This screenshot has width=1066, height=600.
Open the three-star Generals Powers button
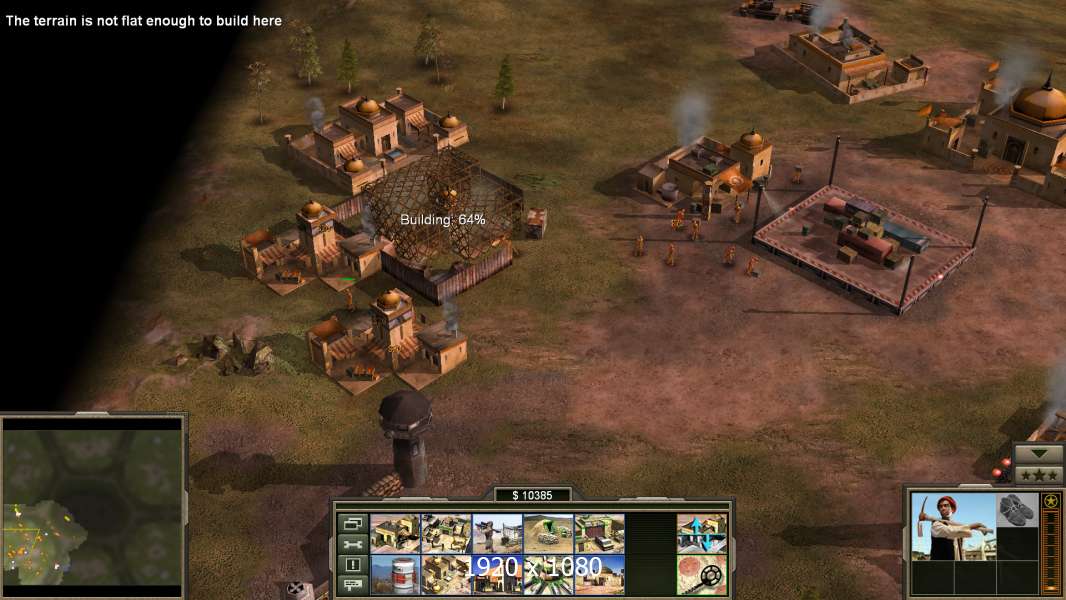click(1039, 474)
